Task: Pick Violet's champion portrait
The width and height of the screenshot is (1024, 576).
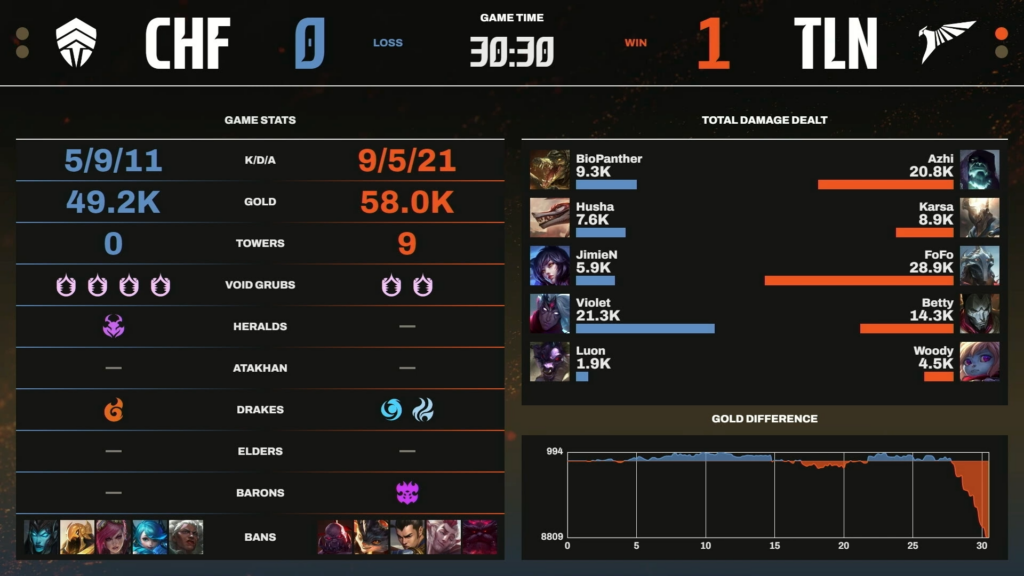Action: [x=549, y=314]
